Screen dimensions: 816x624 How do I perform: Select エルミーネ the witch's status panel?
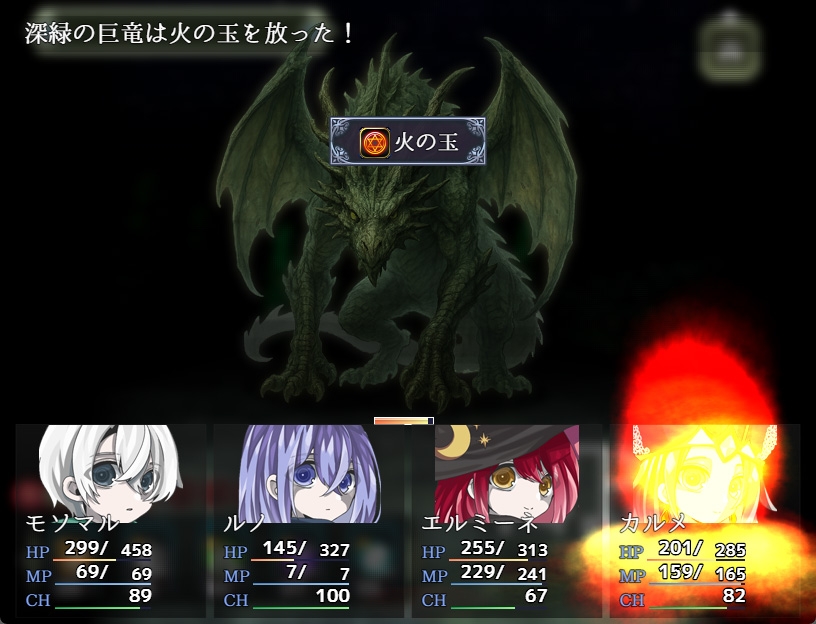506,520
